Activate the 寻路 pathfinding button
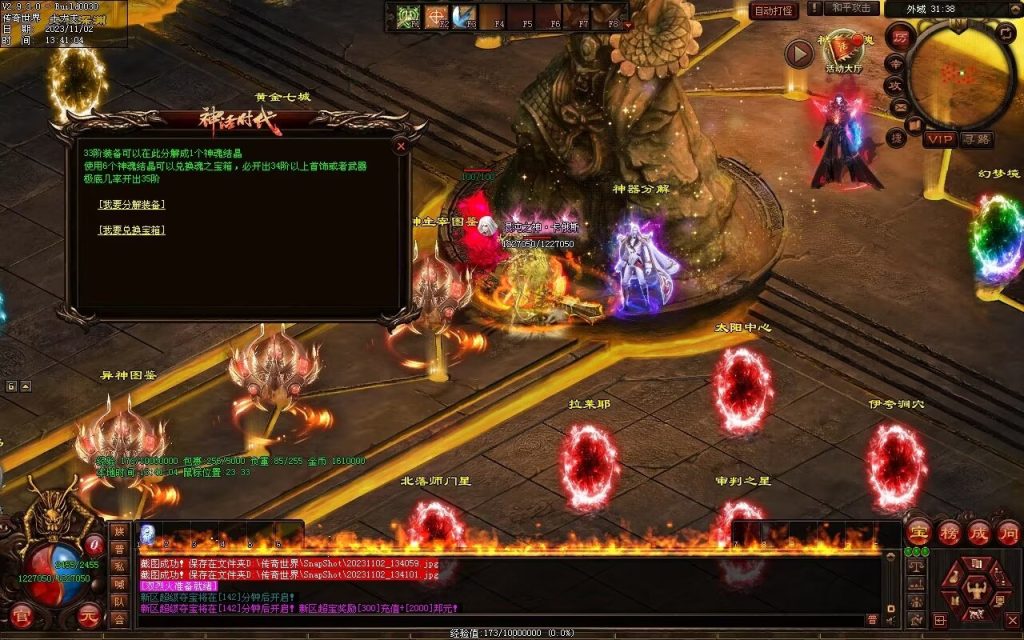The height and width of the screenshot is (640, 1024). tap(976, 139)
